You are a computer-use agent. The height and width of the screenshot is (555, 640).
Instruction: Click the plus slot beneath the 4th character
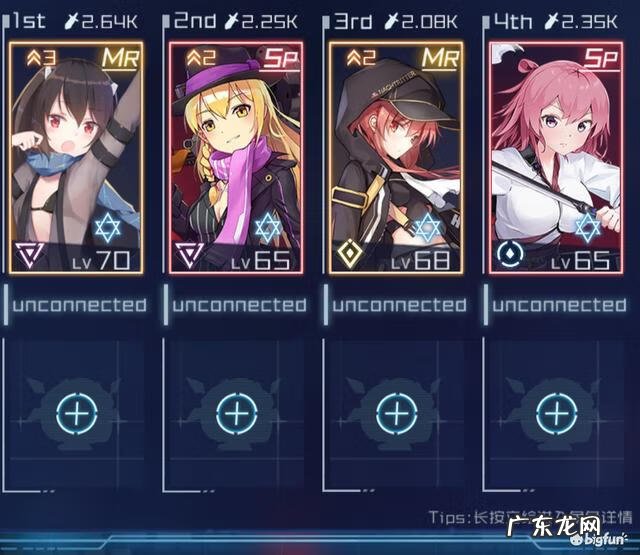556,412
